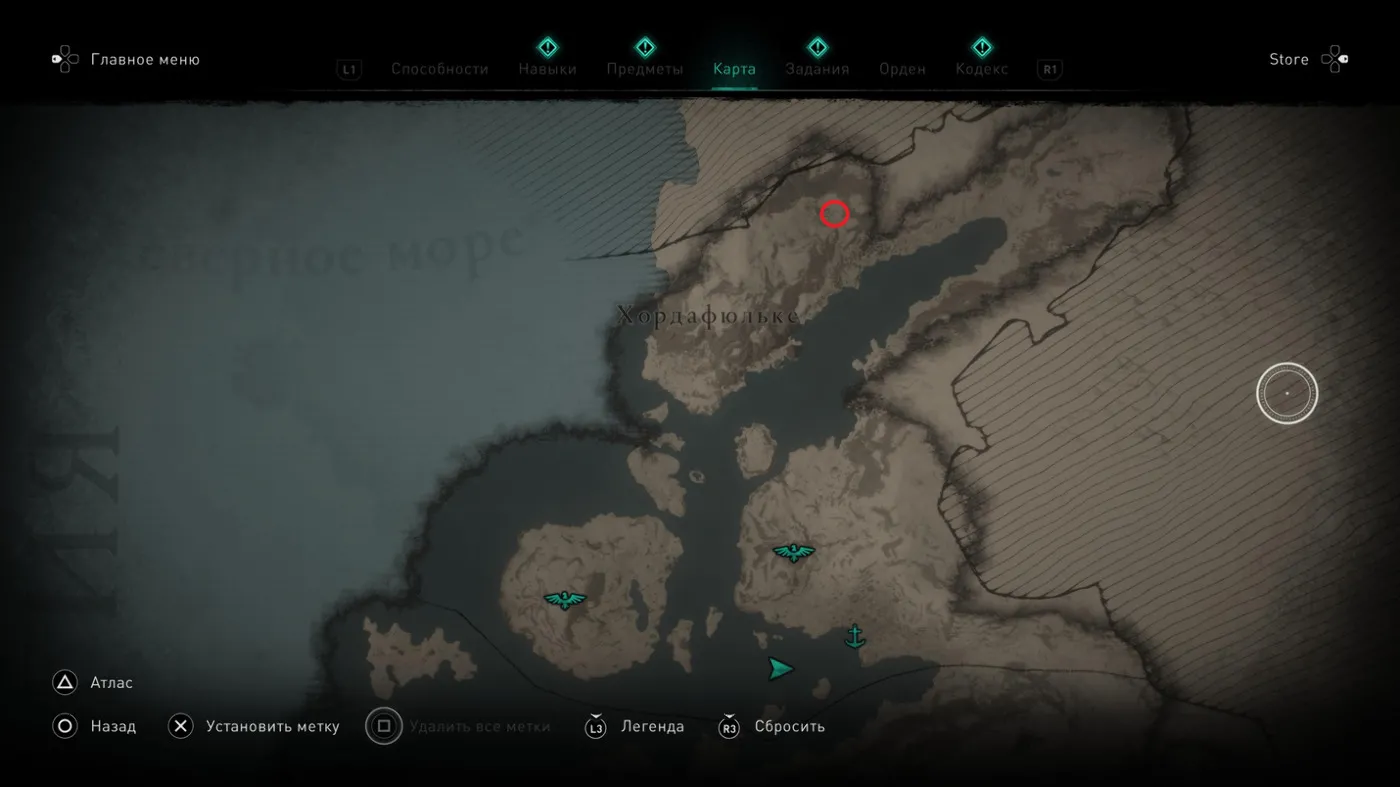Open the Способности tab

[x=439, y=69]
